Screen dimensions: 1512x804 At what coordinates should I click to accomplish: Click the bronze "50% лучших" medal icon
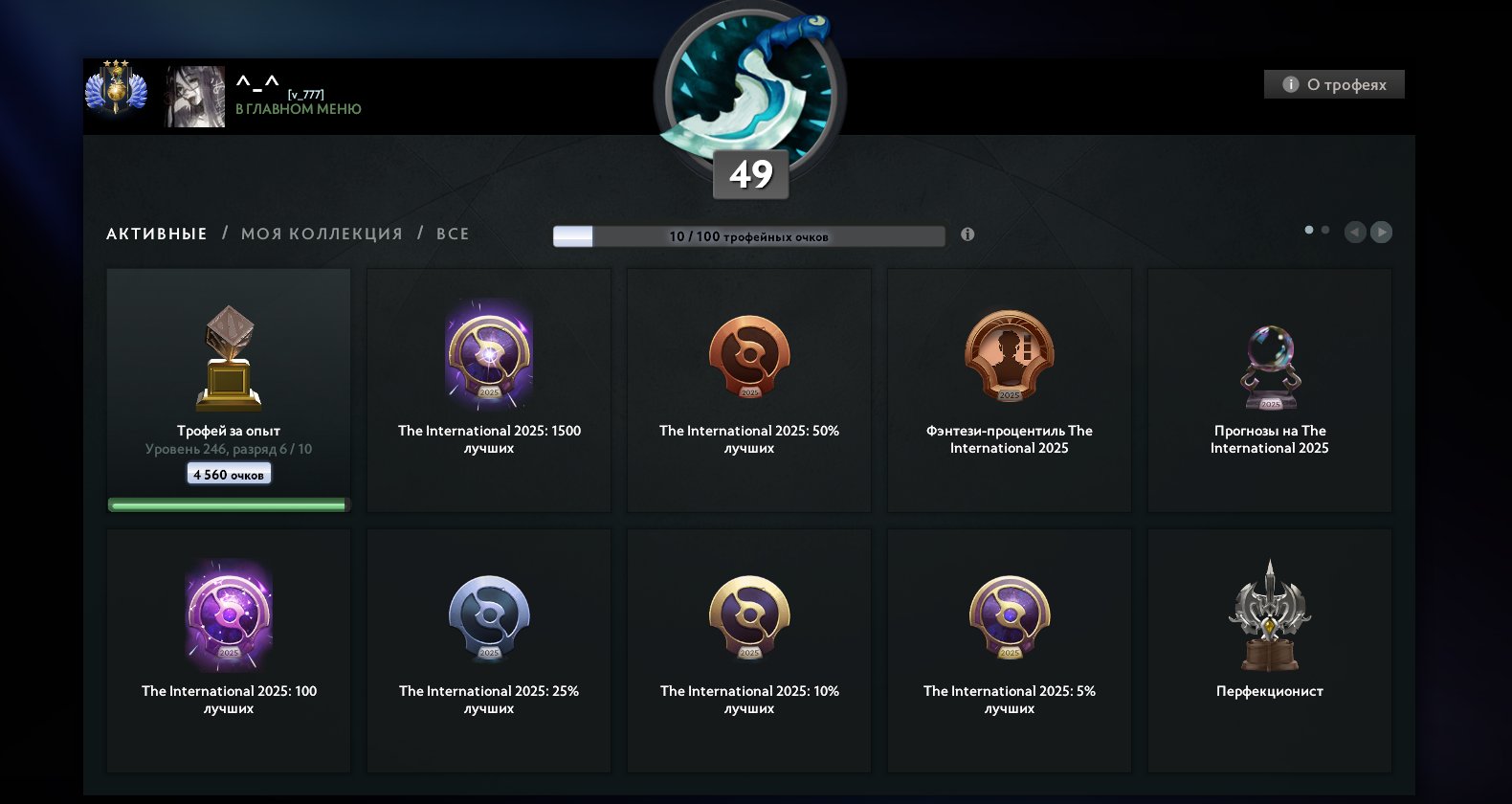(x=748, y=356)
